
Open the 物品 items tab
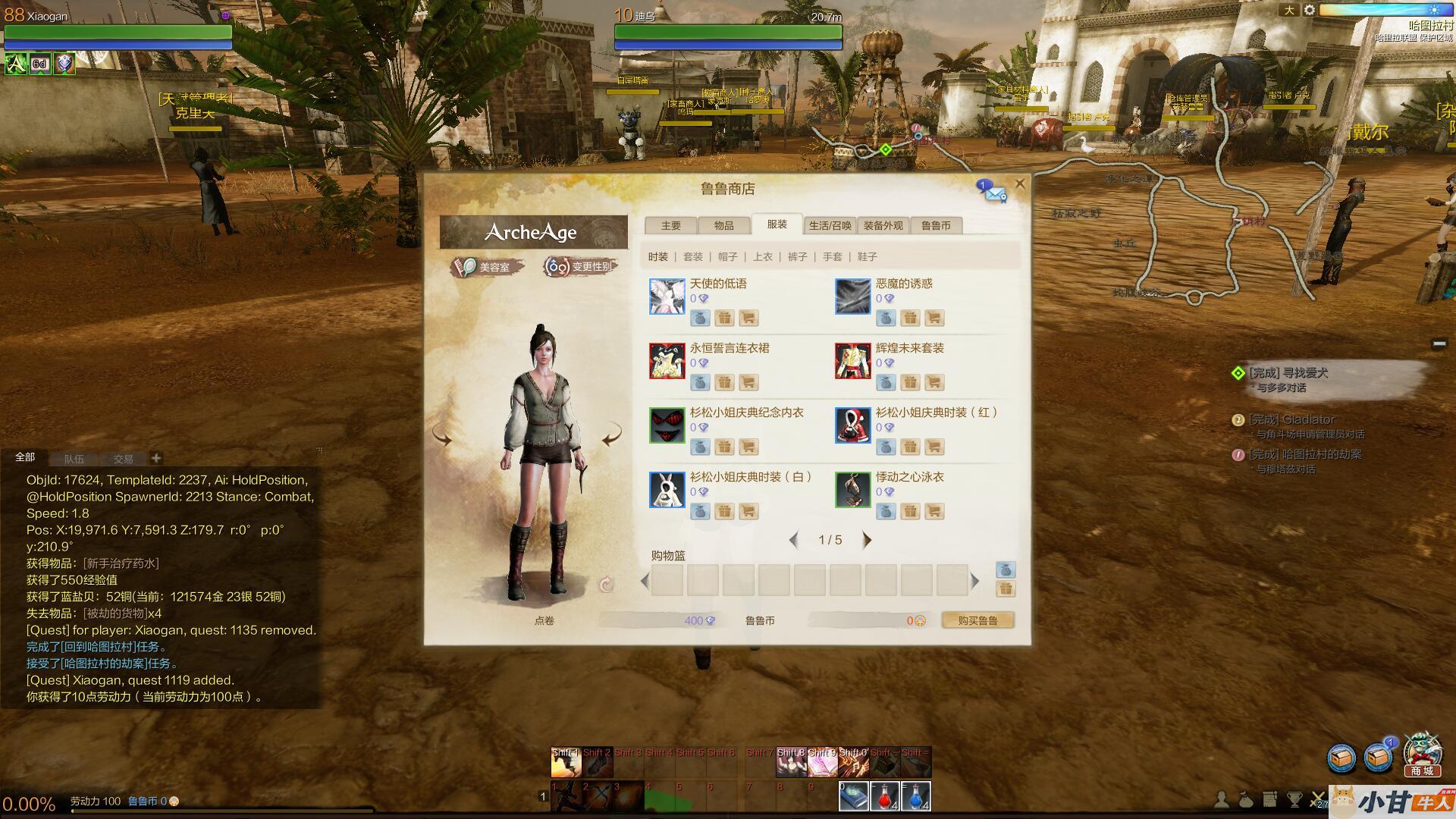coord(723,225)
